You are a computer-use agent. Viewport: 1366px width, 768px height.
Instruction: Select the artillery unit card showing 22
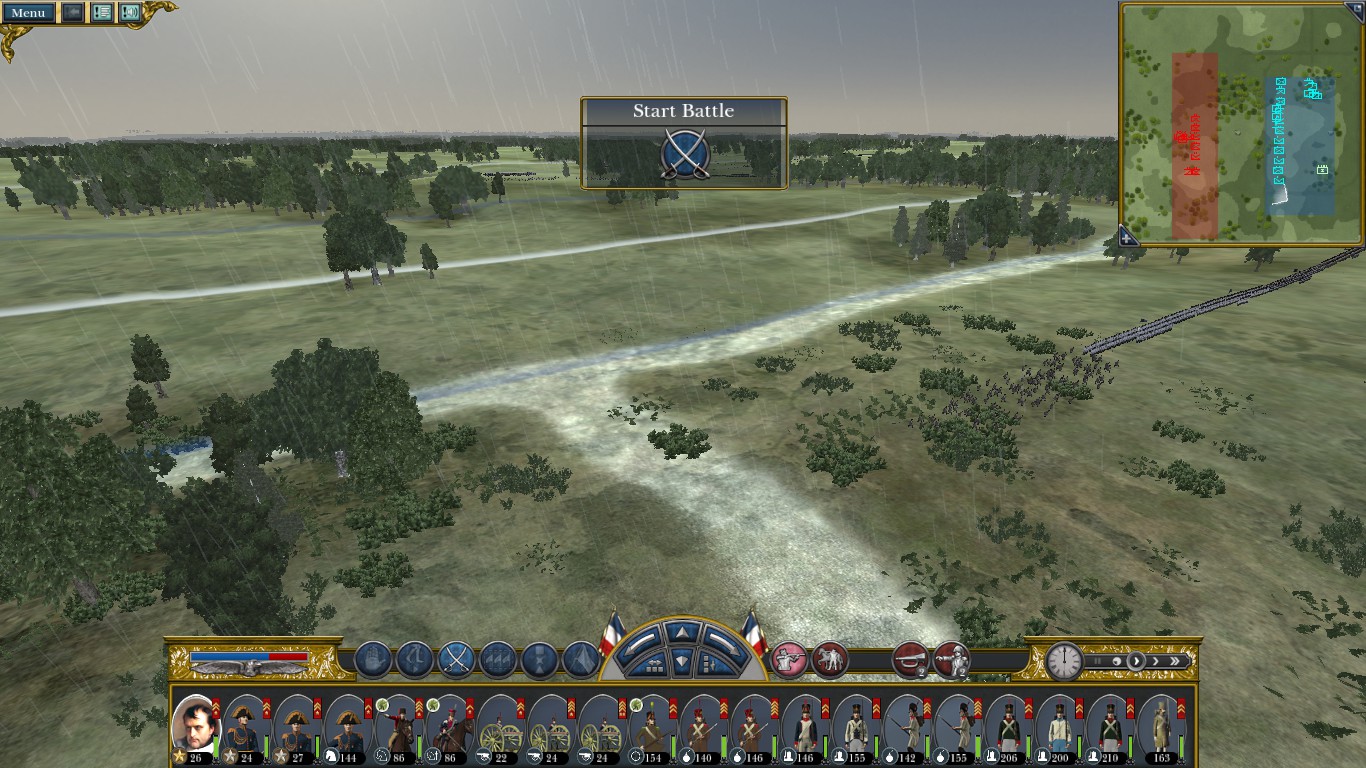tap(500, 726)
